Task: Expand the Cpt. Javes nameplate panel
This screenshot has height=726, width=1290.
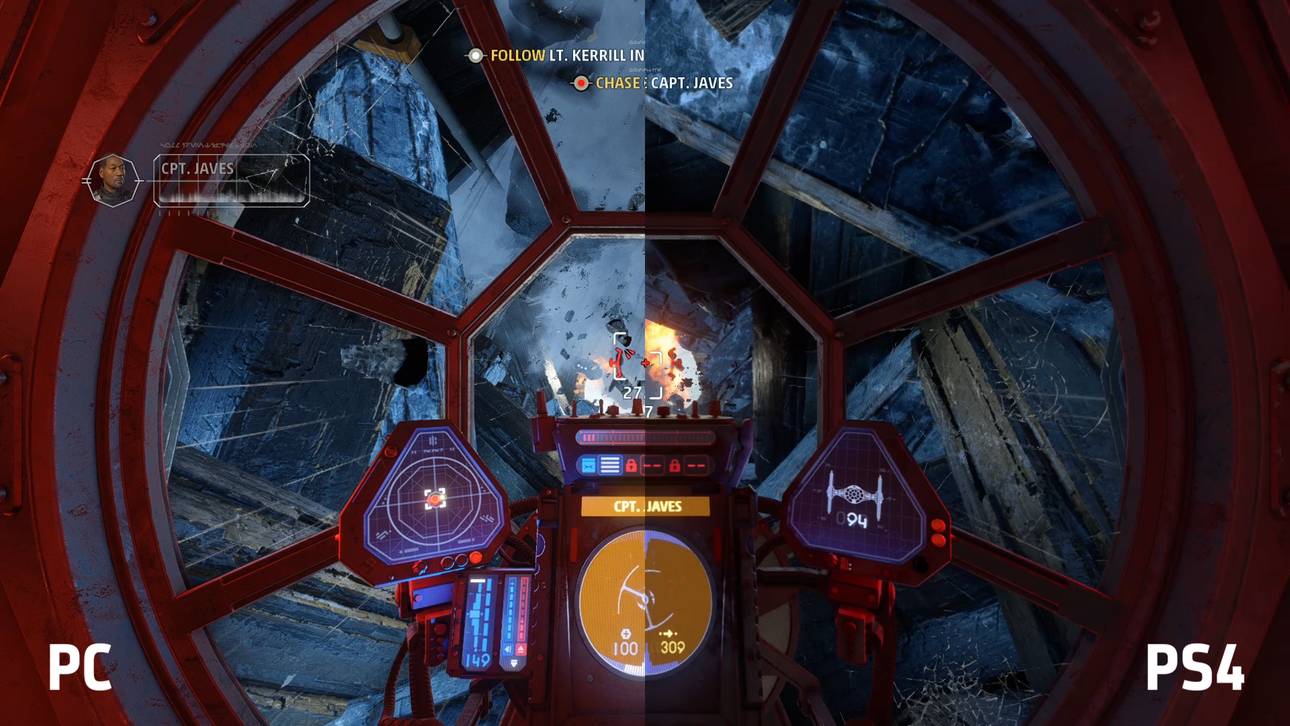Action: [228, 180]
